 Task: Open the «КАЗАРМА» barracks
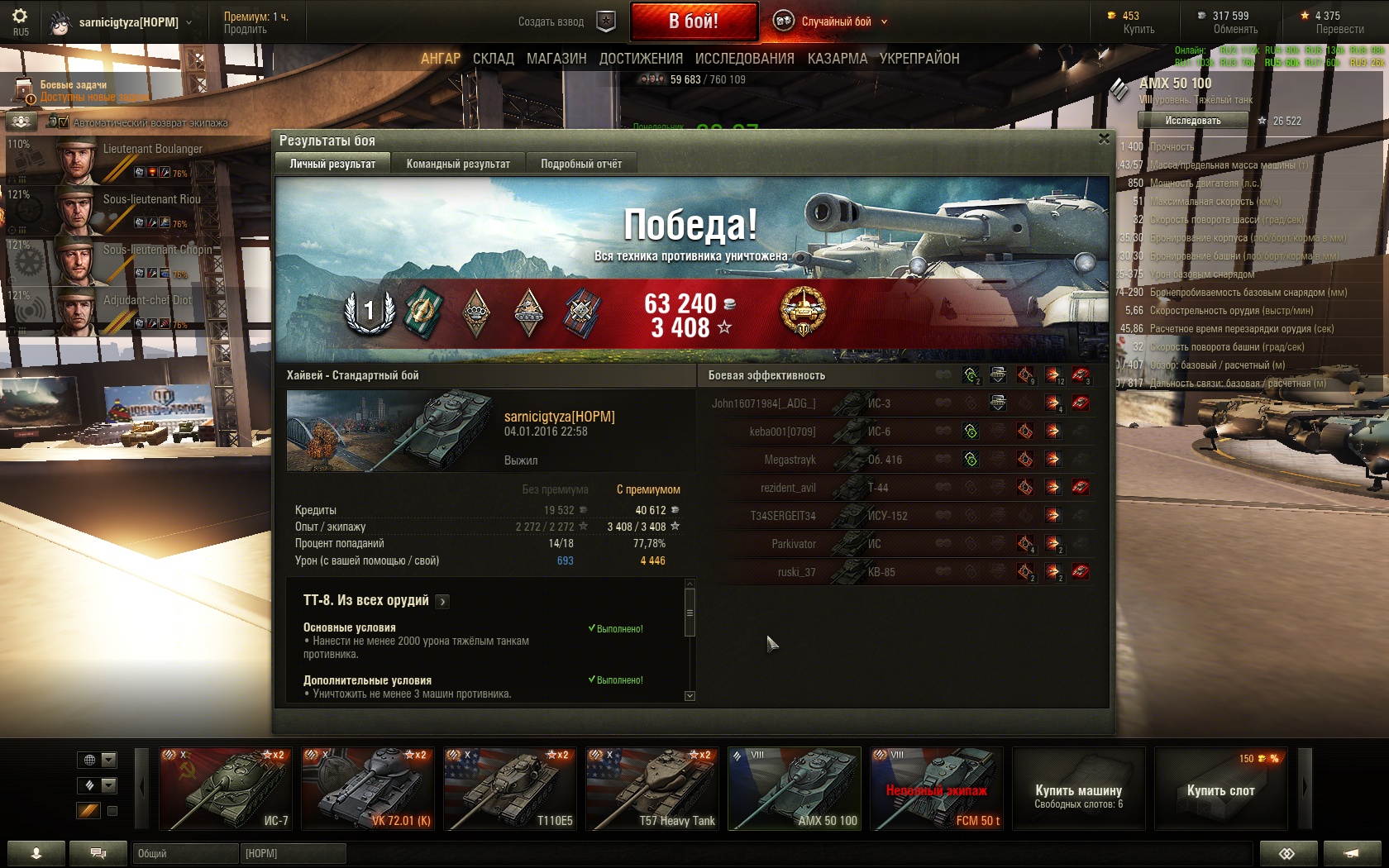[x=837, y=59]
